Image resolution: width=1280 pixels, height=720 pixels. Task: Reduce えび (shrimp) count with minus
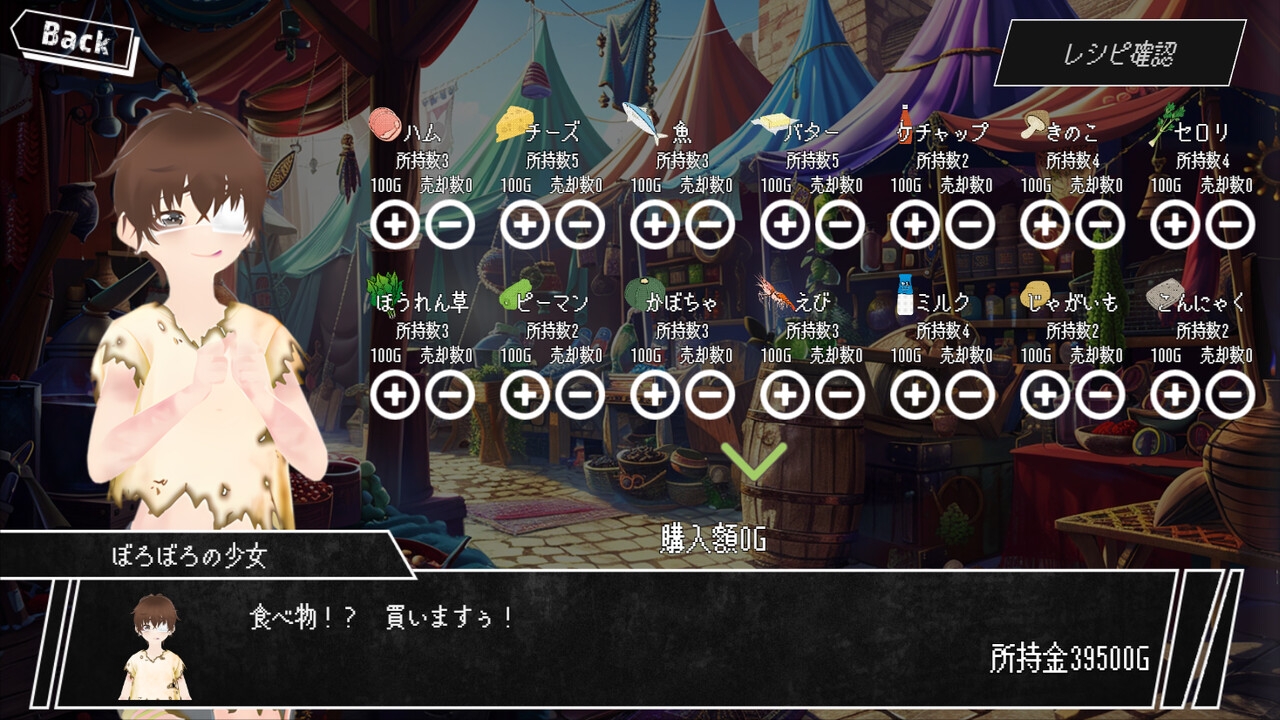(x=840, y=395)
